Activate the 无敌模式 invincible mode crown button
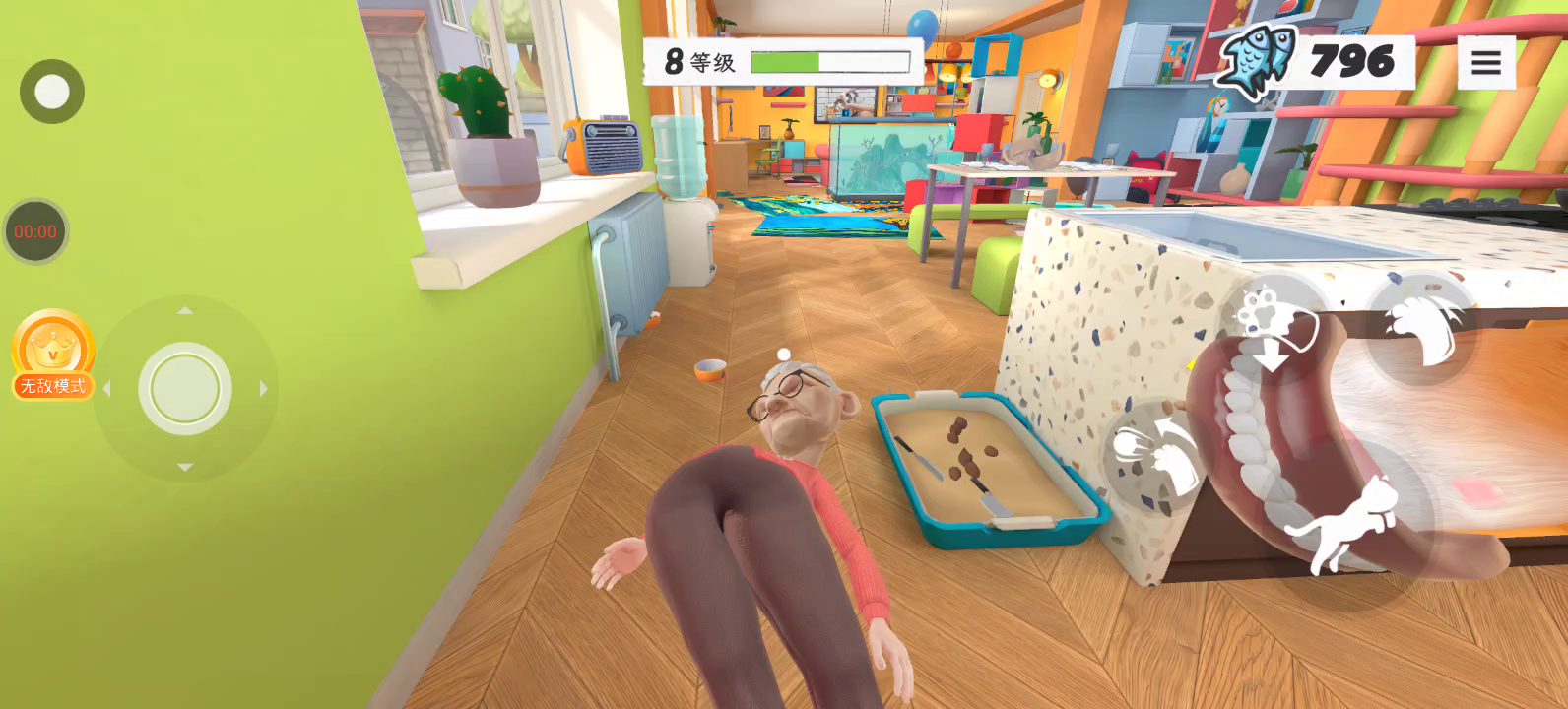The width and height of the screenshot is (1568, 709). tap(53, 354)
